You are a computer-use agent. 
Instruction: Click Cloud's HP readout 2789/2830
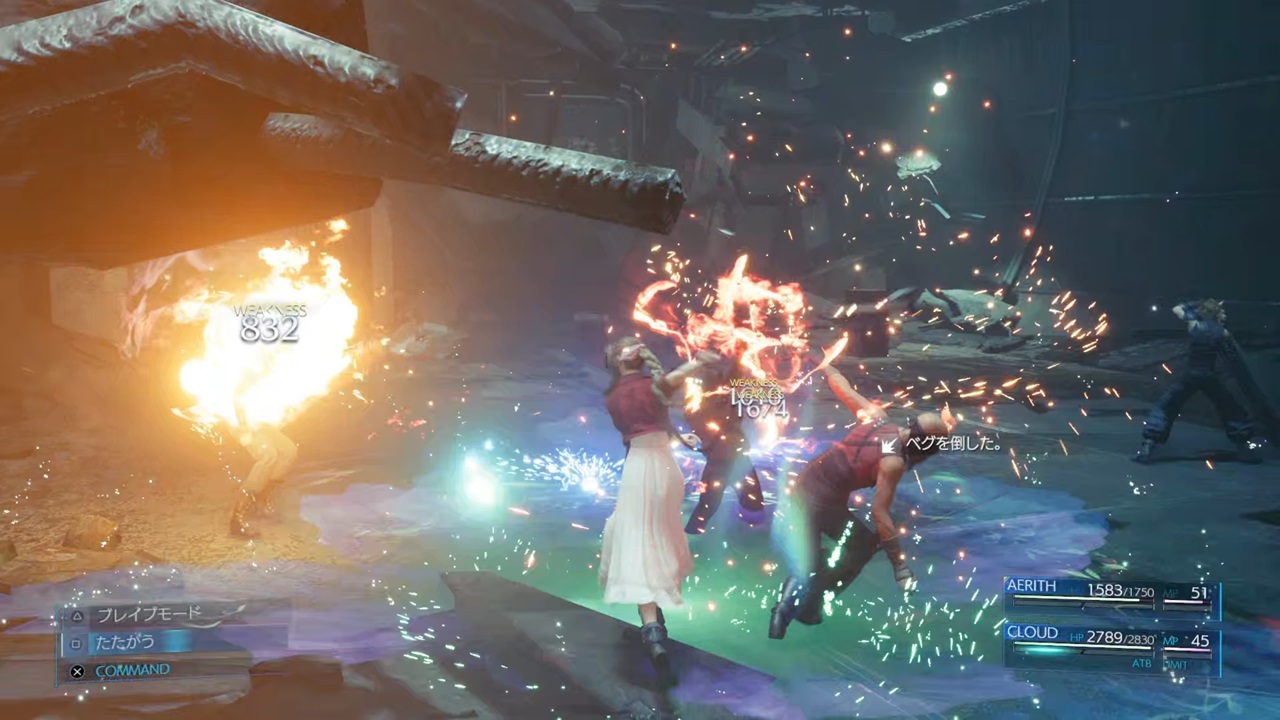[1120, 638]
